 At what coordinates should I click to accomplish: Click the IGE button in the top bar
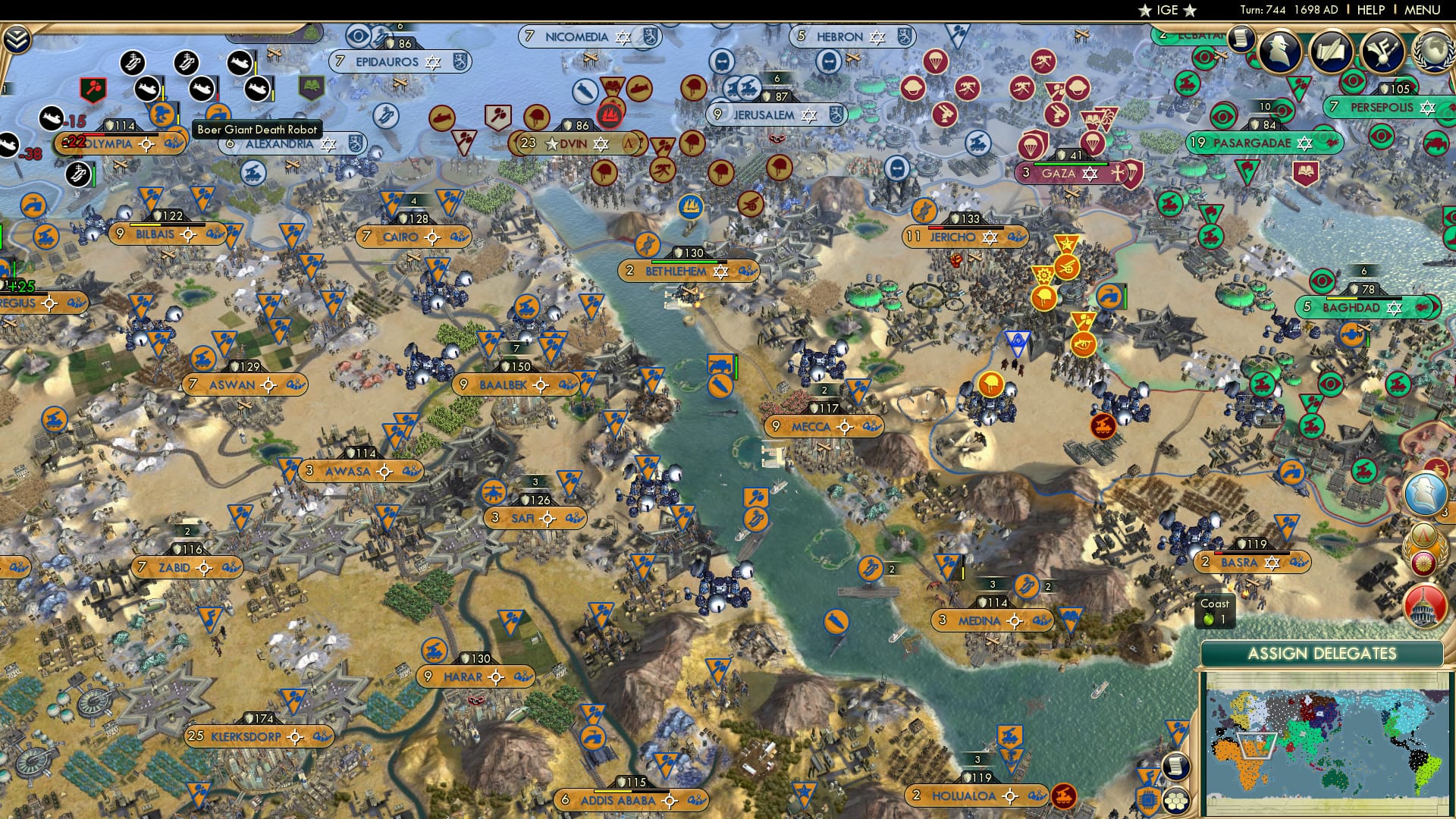(x=1168, y=11)
